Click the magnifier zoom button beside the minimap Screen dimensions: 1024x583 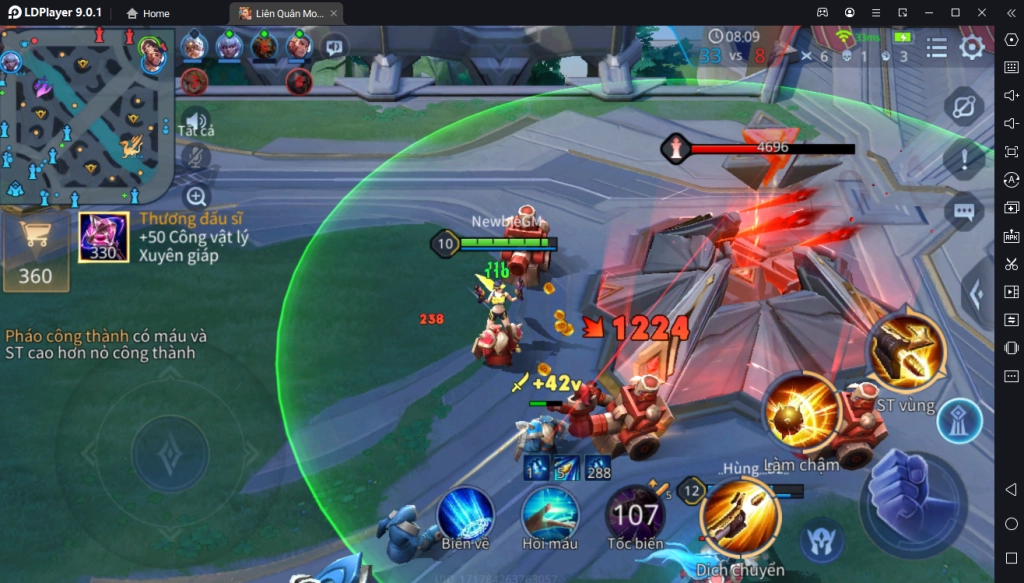tap(196, 196)
